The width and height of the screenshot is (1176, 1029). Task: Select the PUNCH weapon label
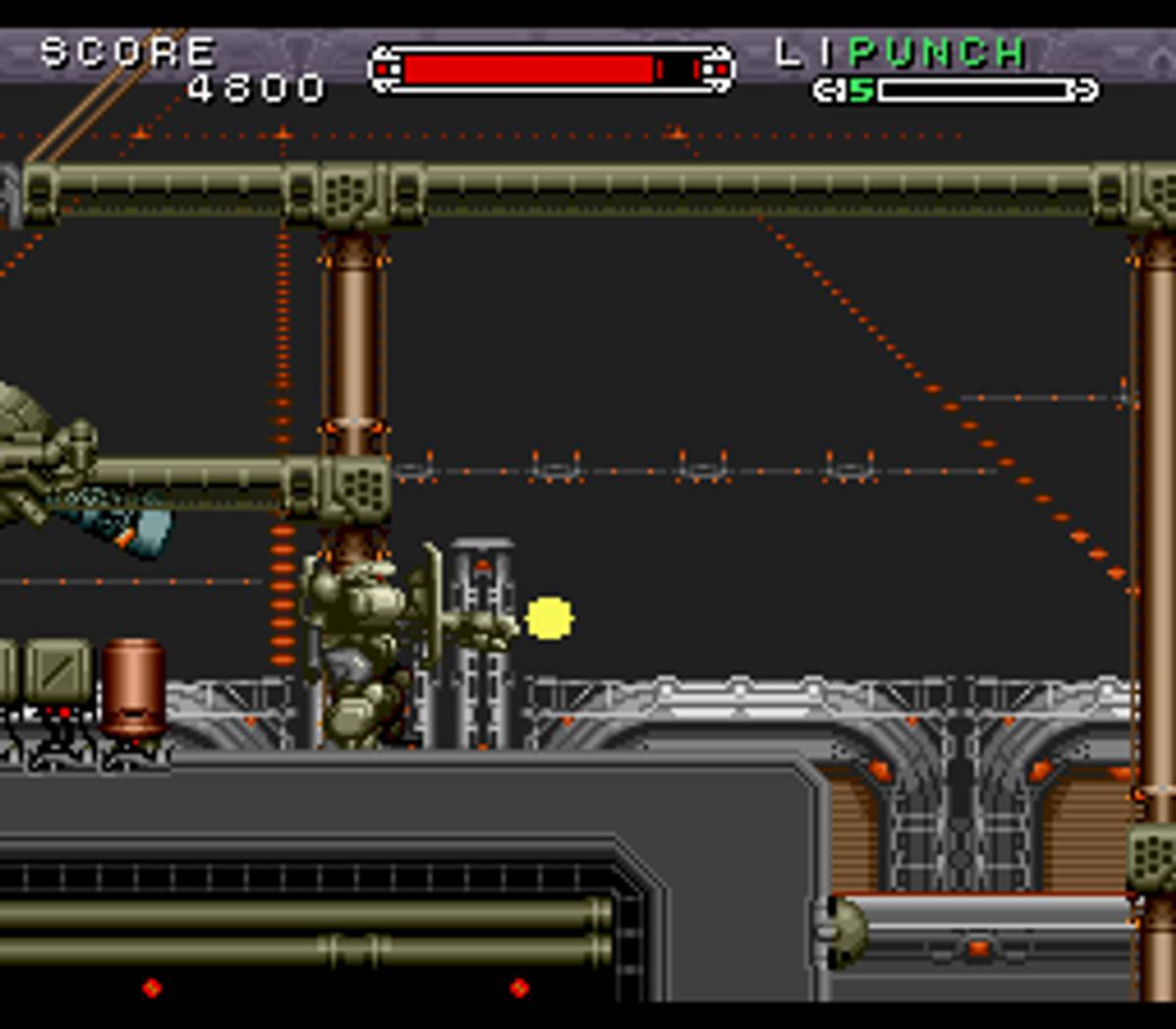click(x=937, y=53)
